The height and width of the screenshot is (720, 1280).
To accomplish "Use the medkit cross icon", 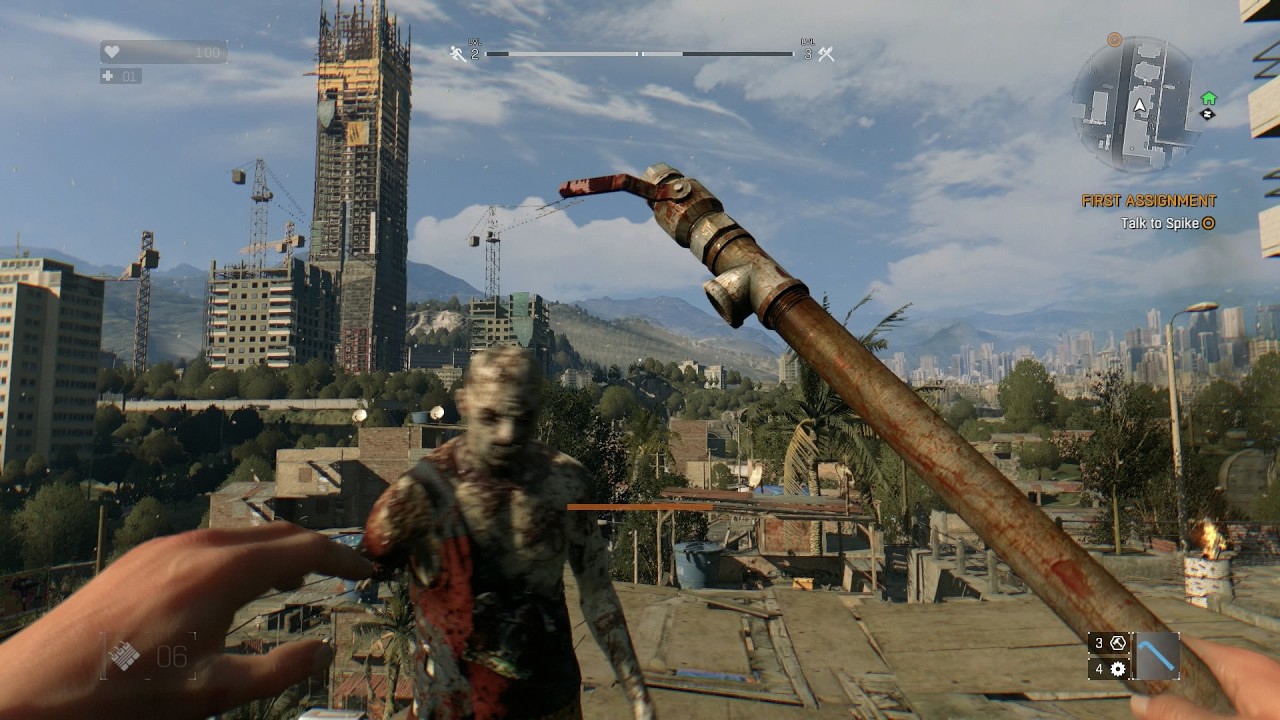I will point(109,76).
